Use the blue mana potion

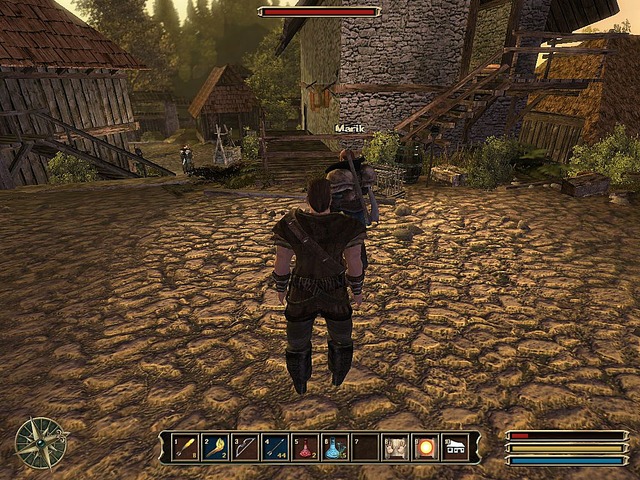[x=335, y=446]
